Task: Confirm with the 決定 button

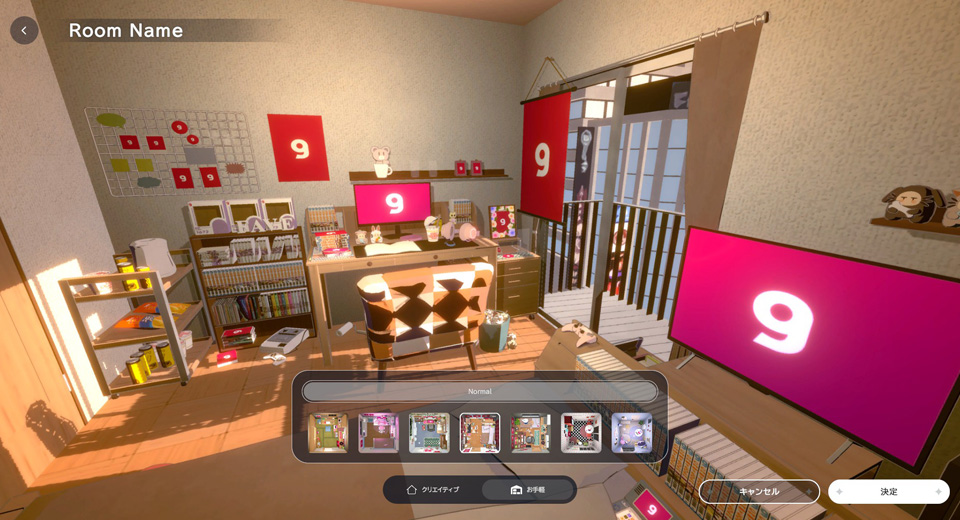Action: (x=888, y=491)
